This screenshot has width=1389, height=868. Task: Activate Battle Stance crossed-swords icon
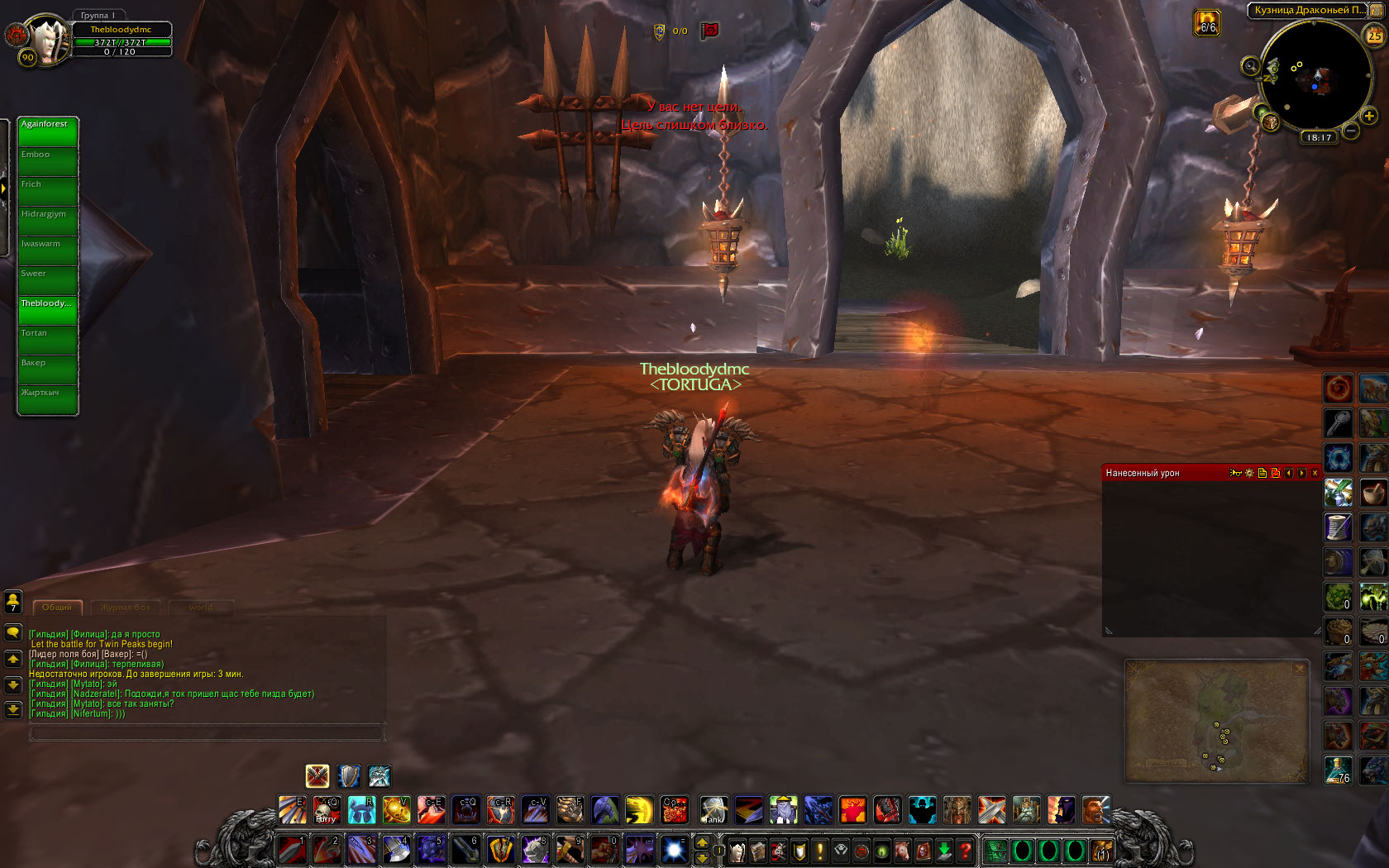(317, 775)
